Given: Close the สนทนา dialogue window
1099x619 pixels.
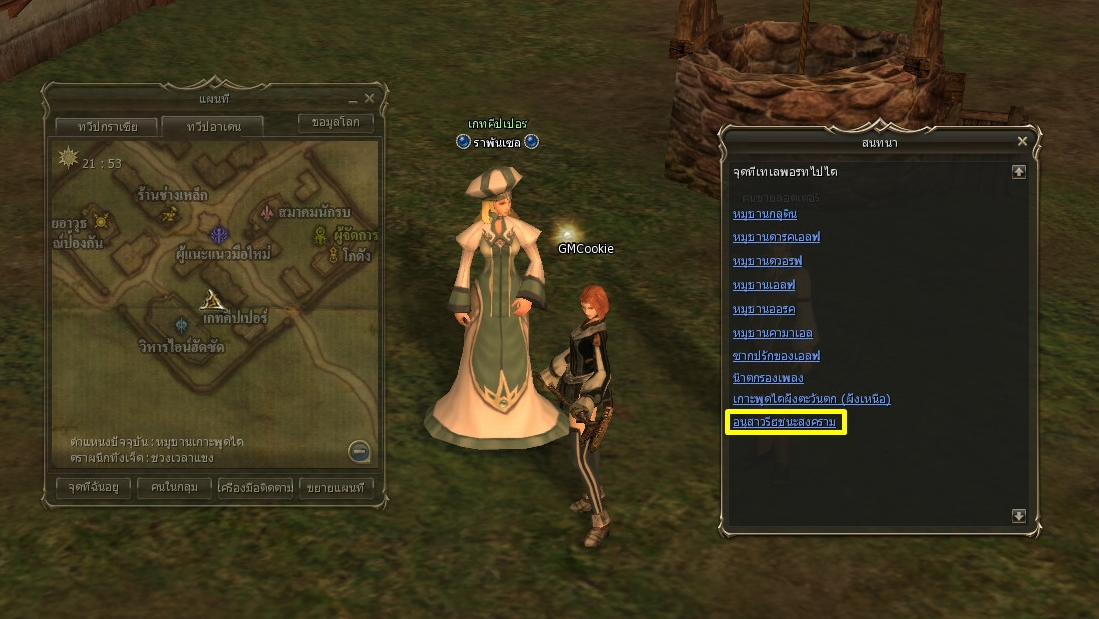Looking at the screenshot, I should pos(1022,142).
